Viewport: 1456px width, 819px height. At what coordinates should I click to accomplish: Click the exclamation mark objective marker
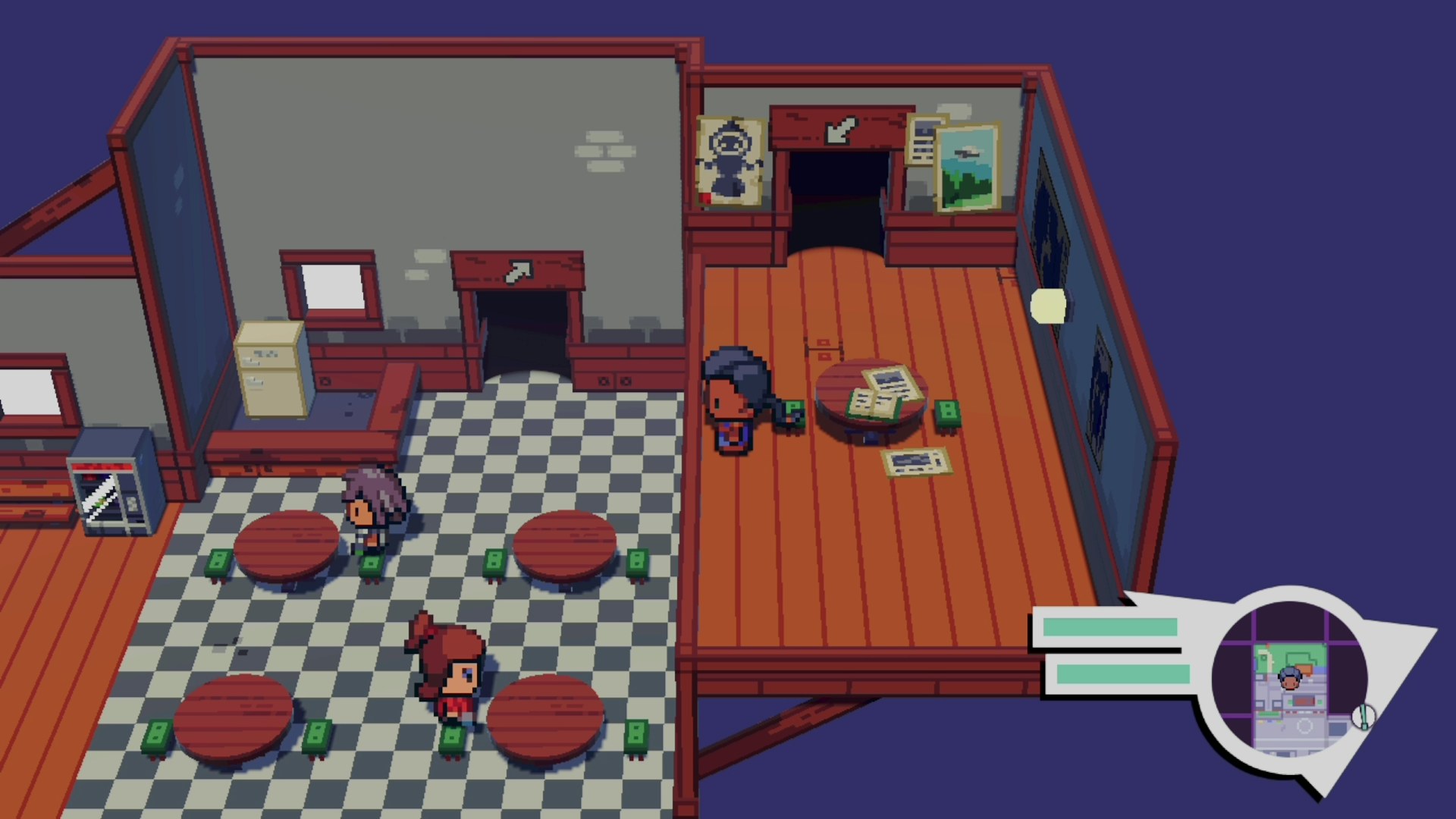(x=1363, y=717)
